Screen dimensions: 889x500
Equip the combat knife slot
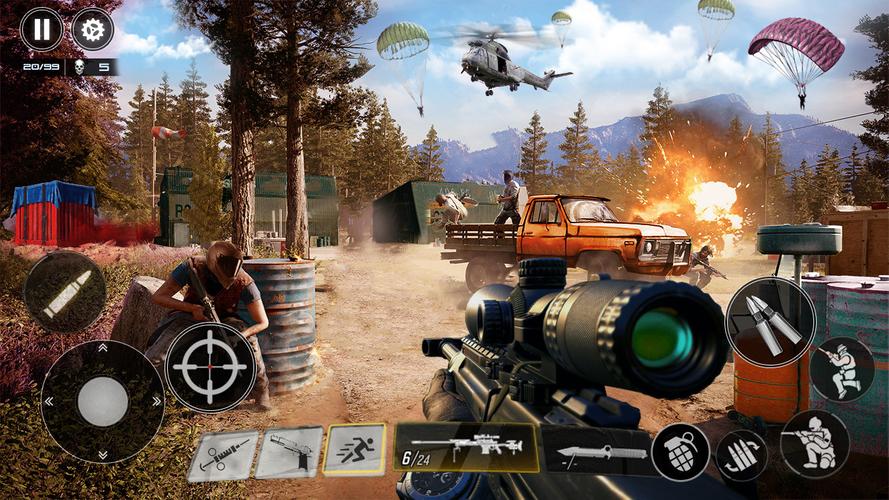click(x=597, y=452)
